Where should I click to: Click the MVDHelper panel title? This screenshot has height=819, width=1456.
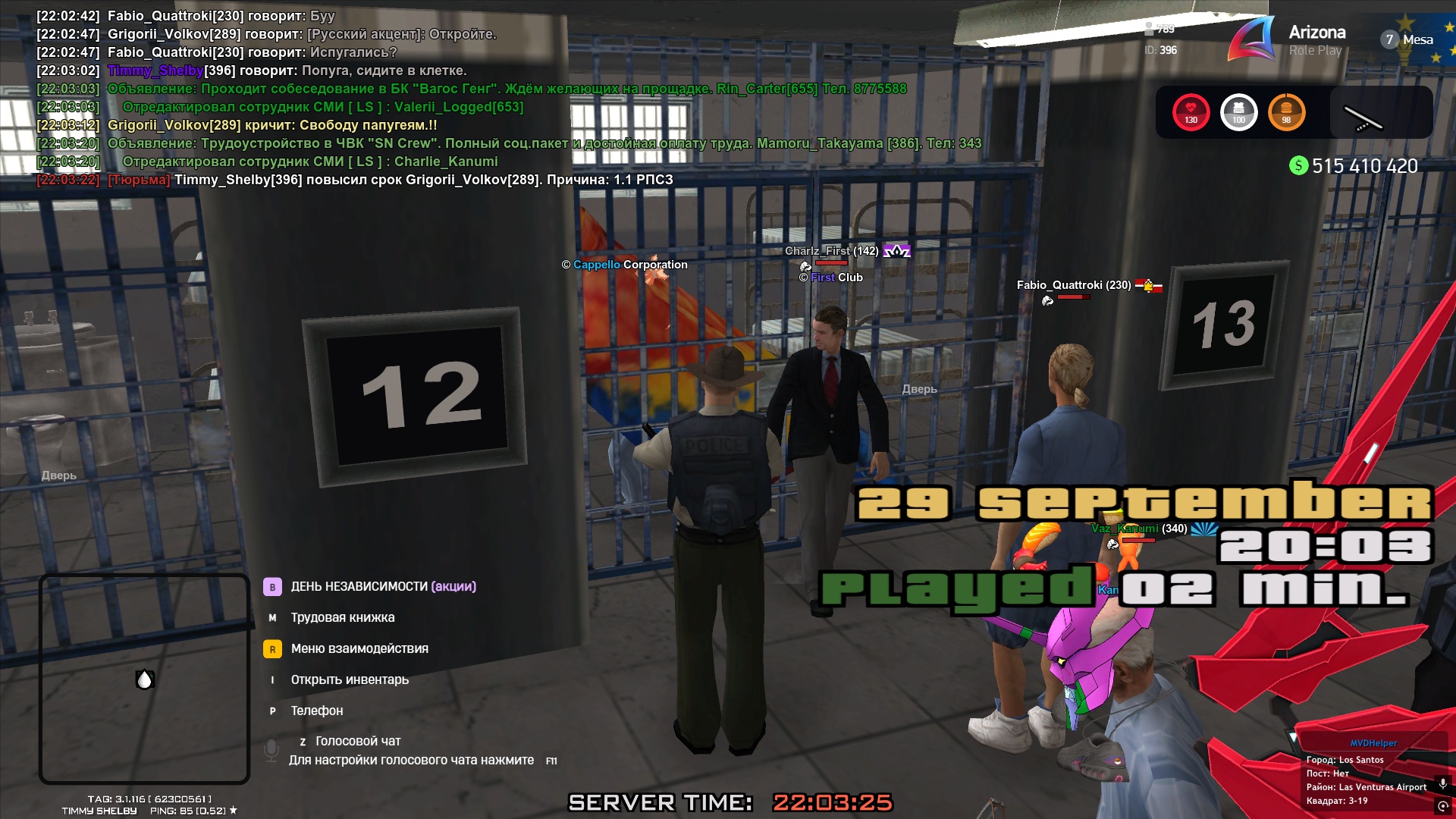click(x=1373, y=743)
